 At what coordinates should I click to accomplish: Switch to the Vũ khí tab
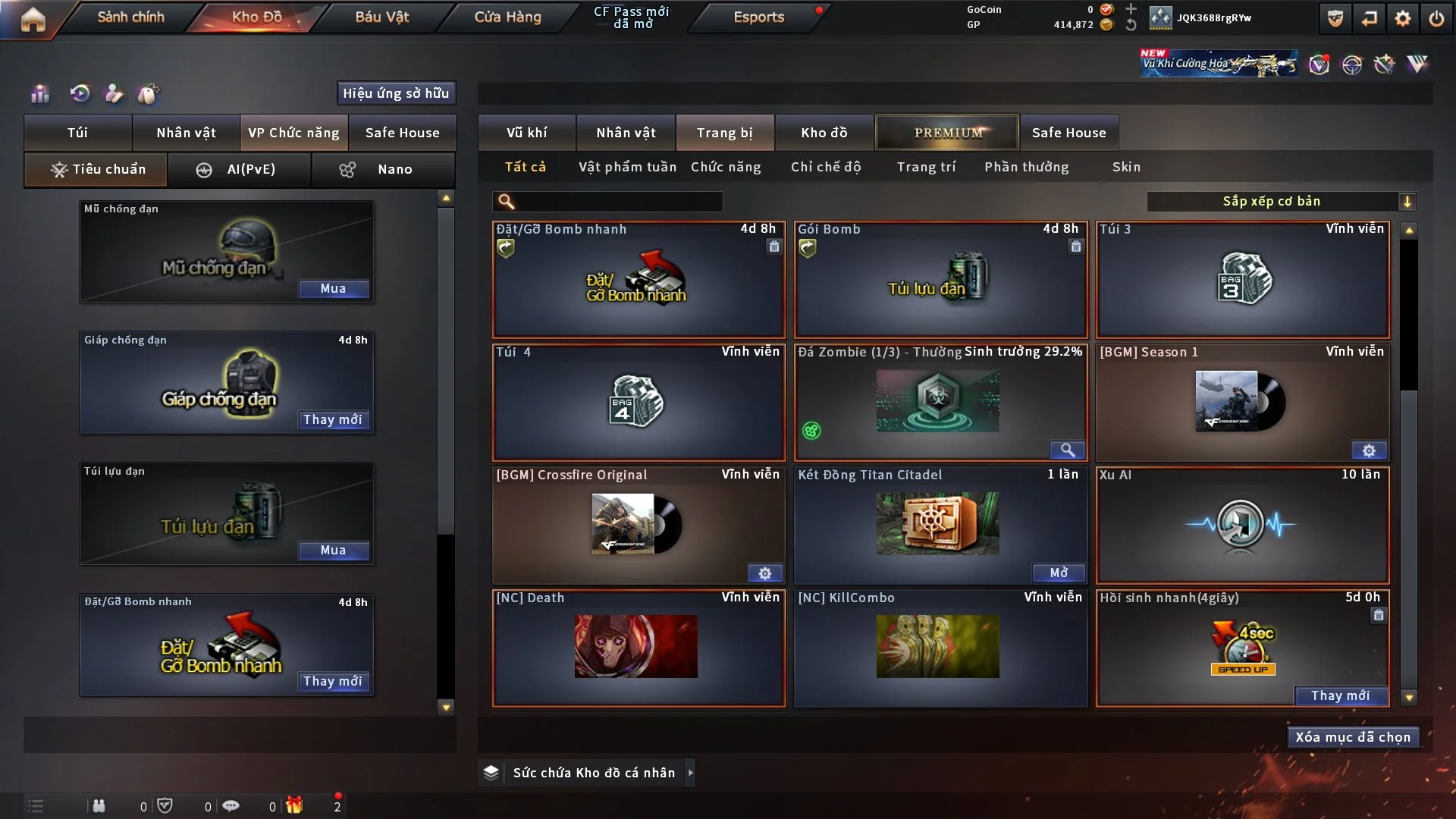point(526,133)
